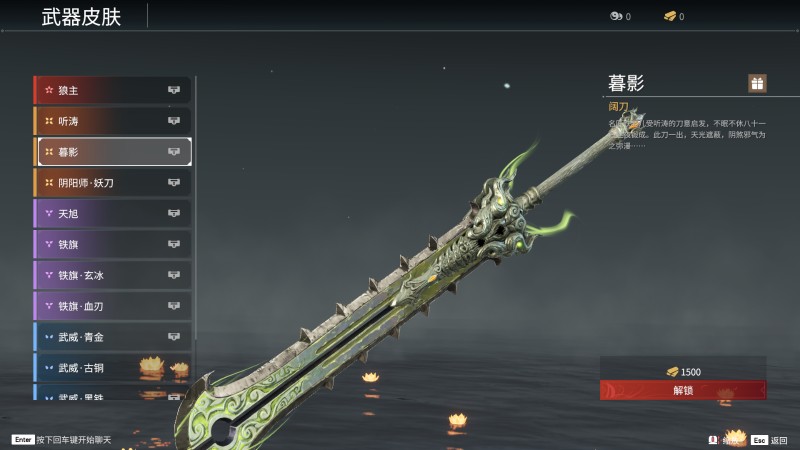Open the gift box icon beside 暮影
Image resolution: width=800 pixels, height=450 pixels.
[757, 83]
